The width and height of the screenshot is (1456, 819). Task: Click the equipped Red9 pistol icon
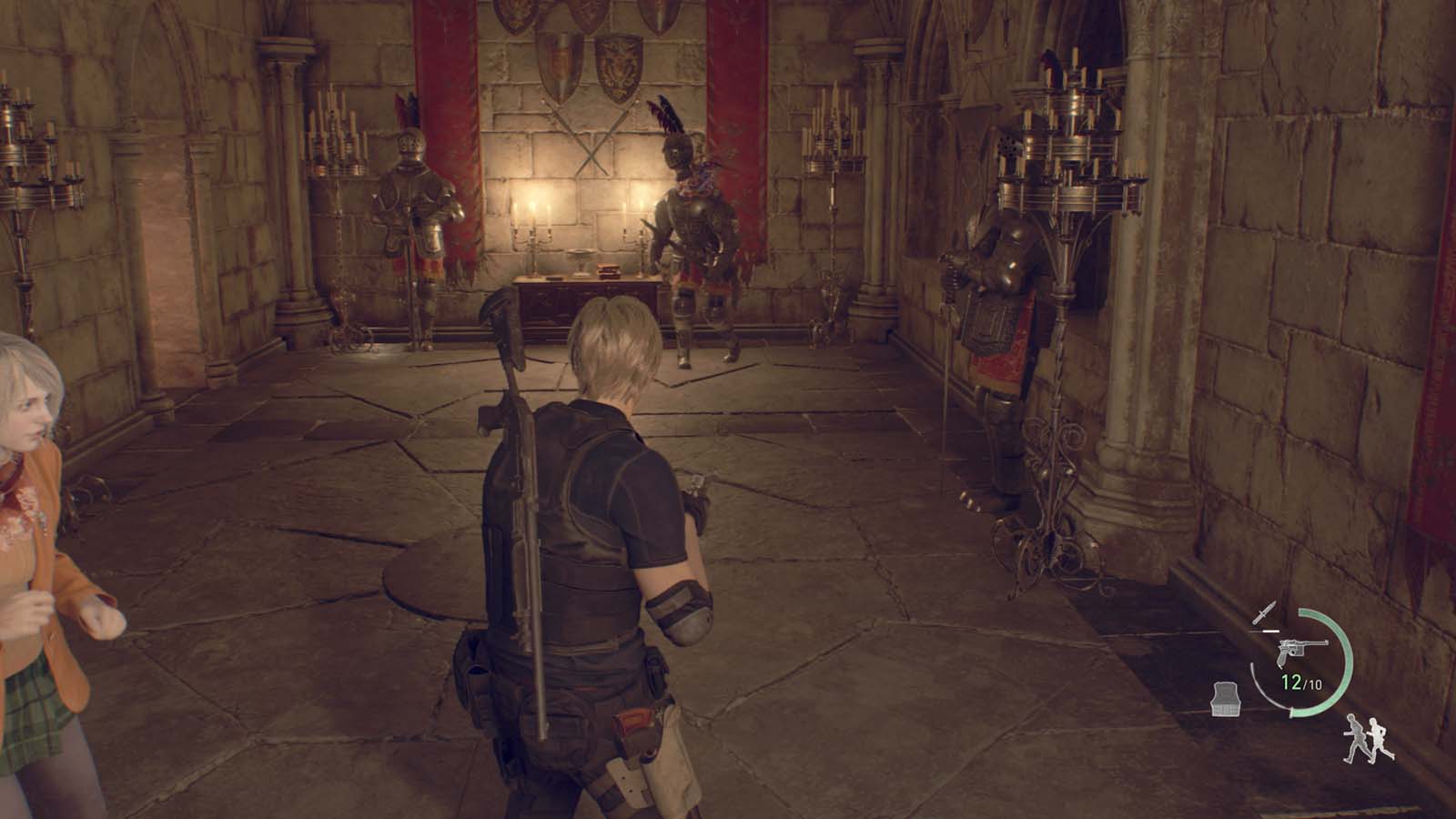[x=1299, y=652]
